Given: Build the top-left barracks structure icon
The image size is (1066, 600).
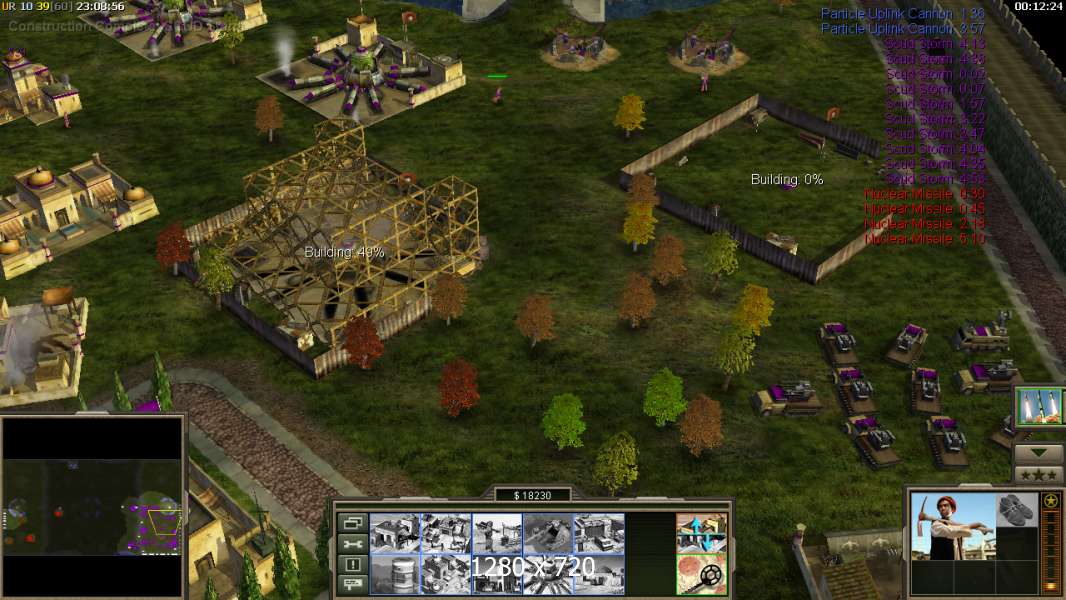Looking at the screenshot, I should click(394, 533).
